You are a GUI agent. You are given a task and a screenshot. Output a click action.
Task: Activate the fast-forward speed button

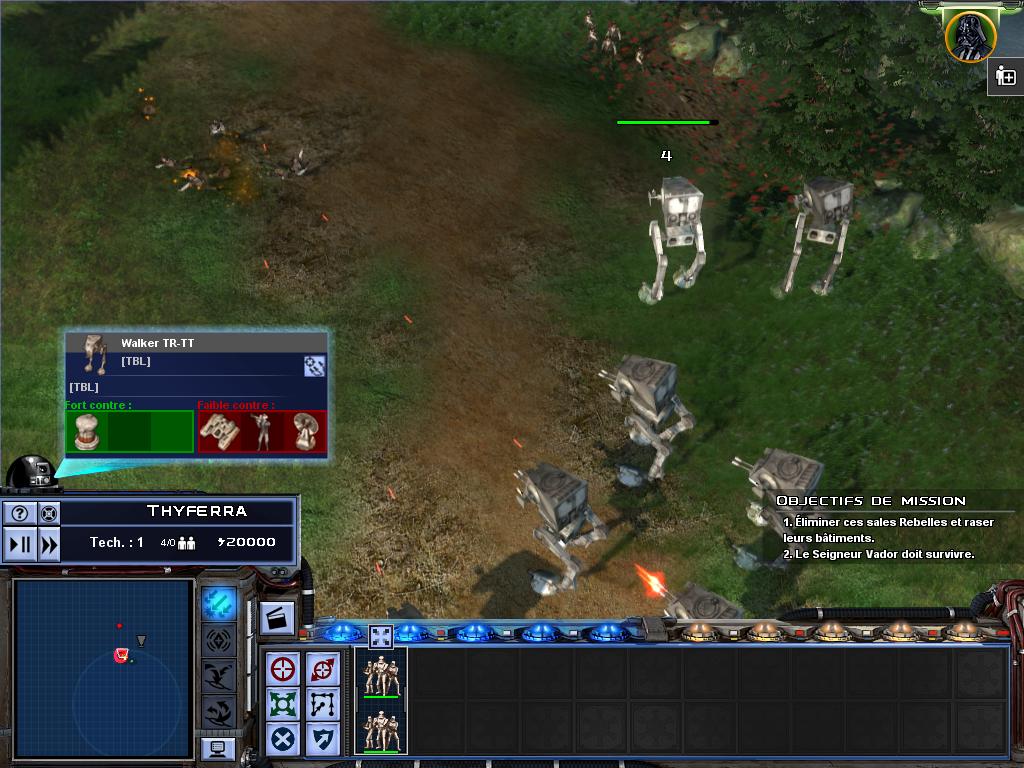(48, 545)
